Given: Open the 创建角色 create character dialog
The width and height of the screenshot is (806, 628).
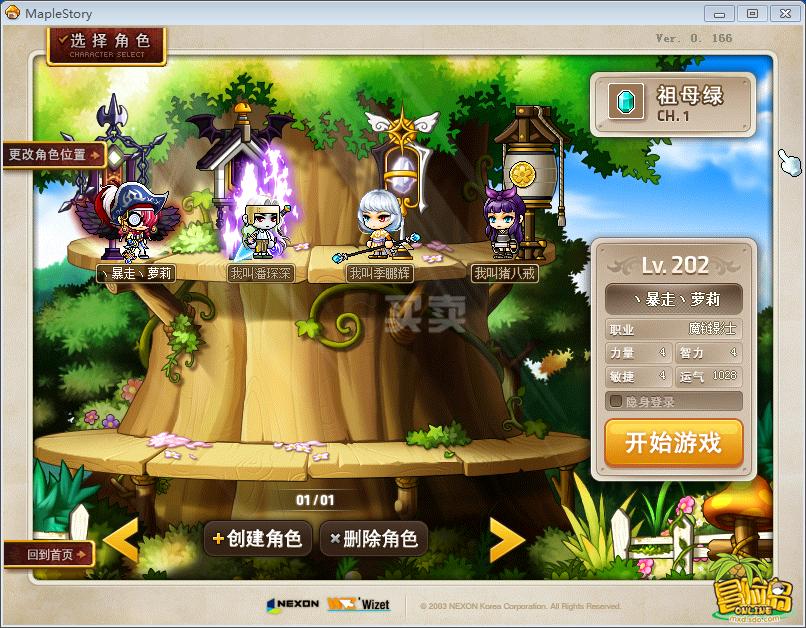Looking at the screenshot, I should click(x=255, y=538).
